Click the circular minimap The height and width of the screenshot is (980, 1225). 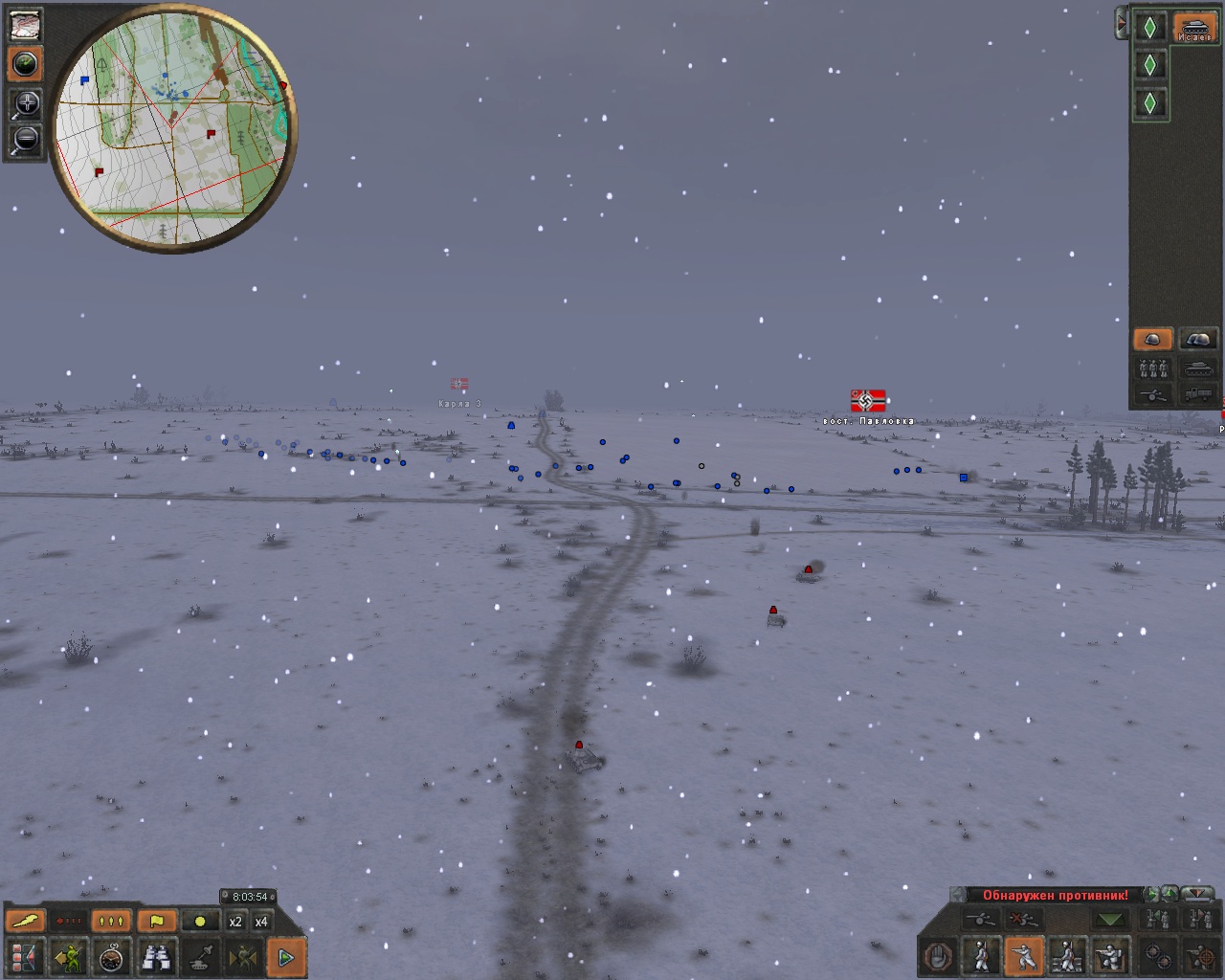[x=172, y=127]
